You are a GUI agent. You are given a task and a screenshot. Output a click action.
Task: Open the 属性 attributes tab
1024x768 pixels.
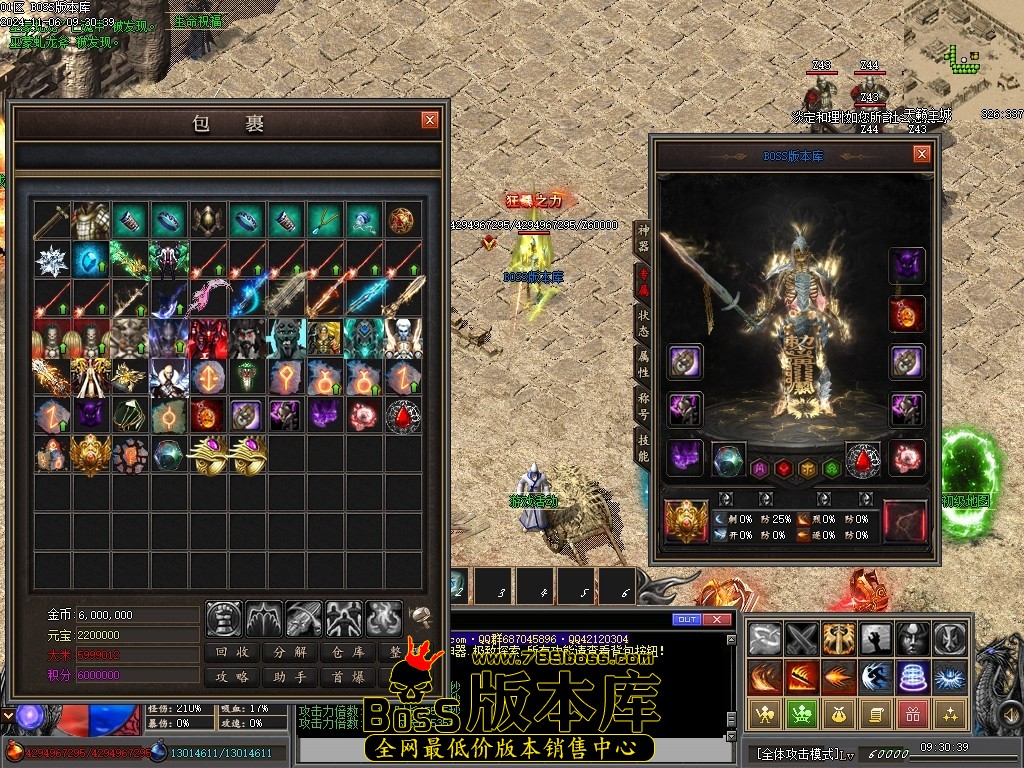pyautogui.click(x=643, y=363)
